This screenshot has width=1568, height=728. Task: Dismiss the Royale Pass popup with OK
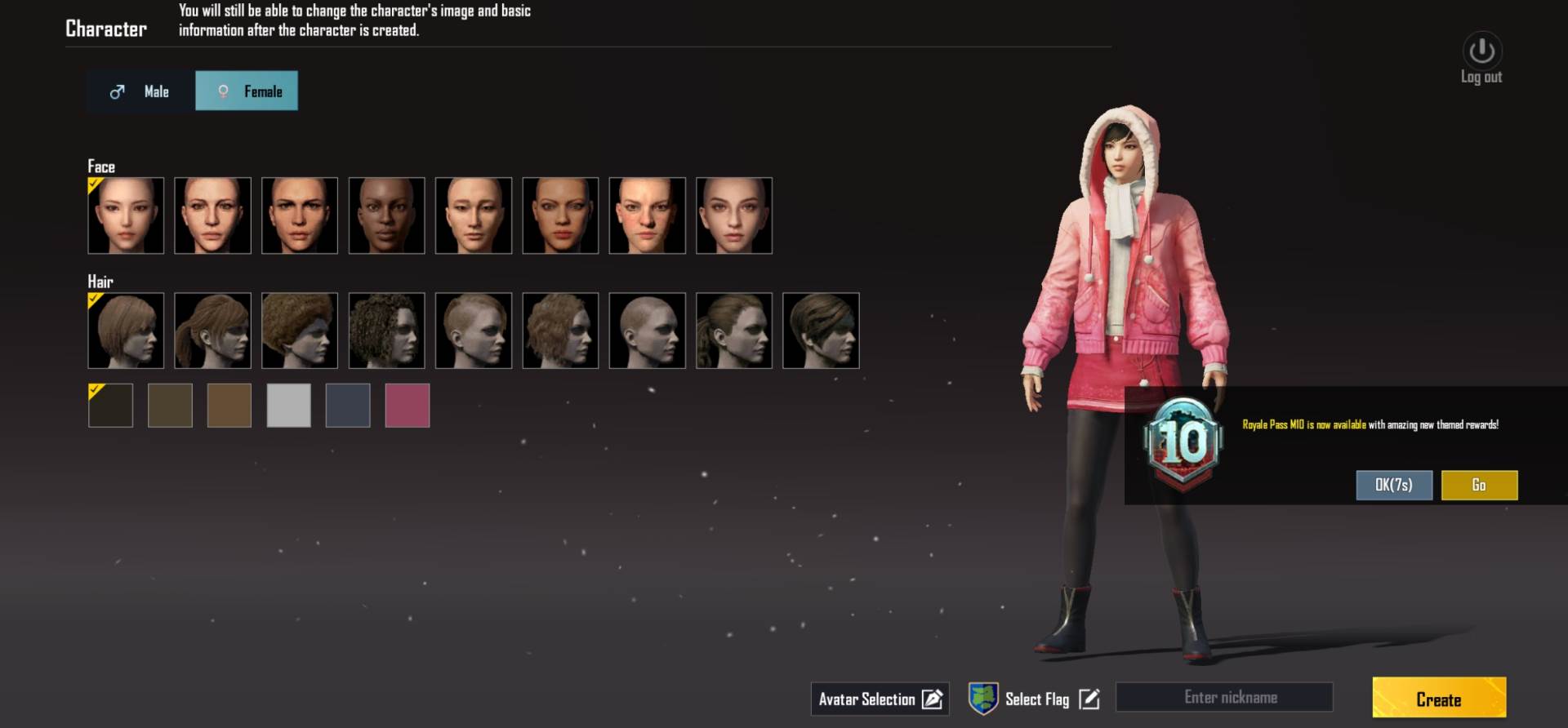[1393, 485]
